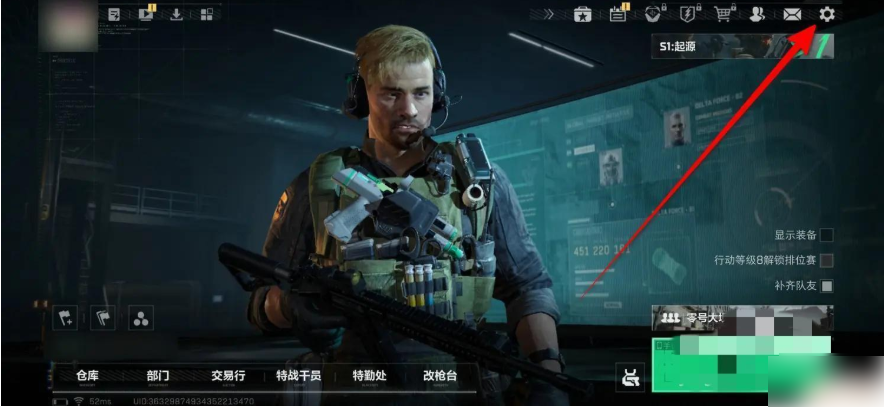Image resolution: width=884 pixels, height=407 pixels.
Task: Click the download arrow icon
Action: [x=176, y=14]
